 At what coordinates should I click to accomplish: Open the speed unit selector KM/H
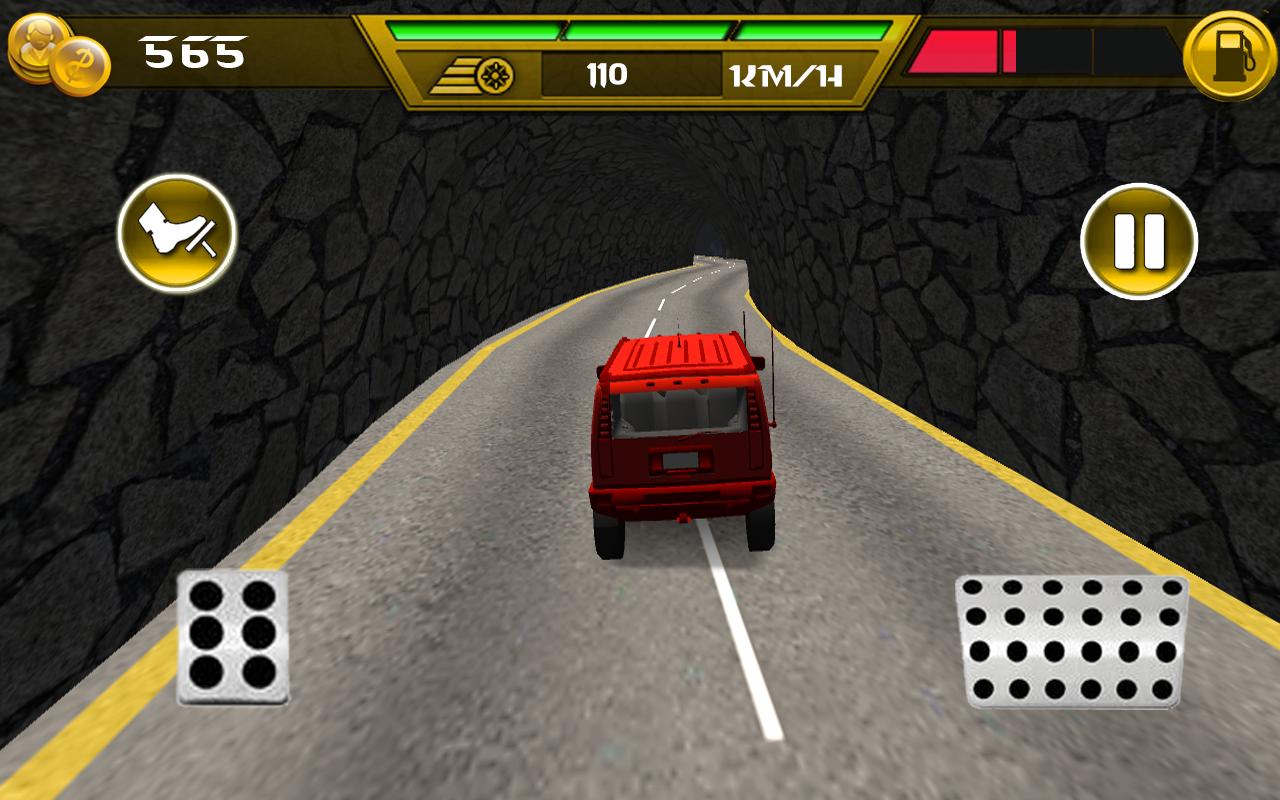pos(787,72)
